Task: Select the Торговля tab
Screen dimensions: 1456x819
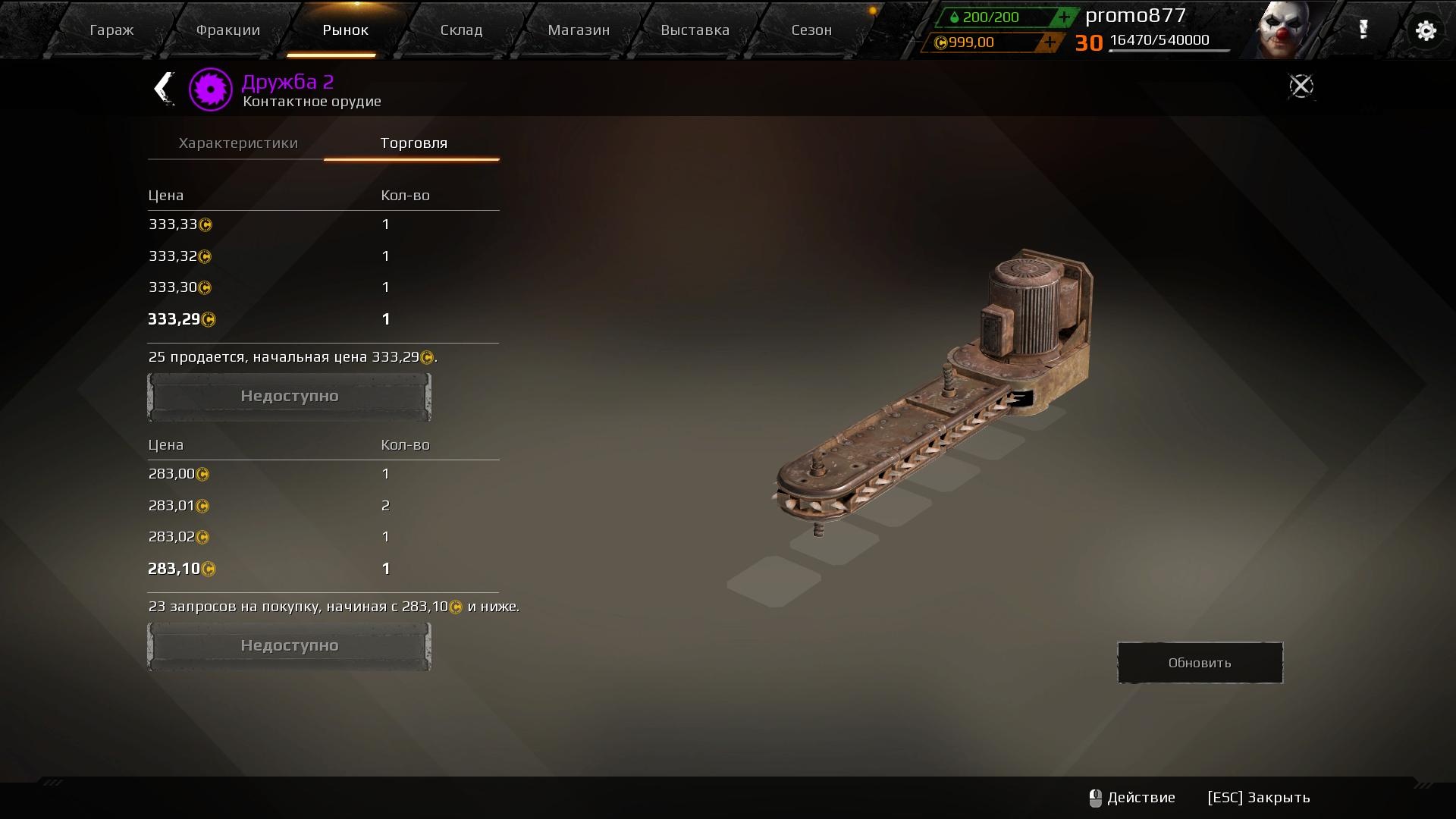Action: [x=412, y=143]
